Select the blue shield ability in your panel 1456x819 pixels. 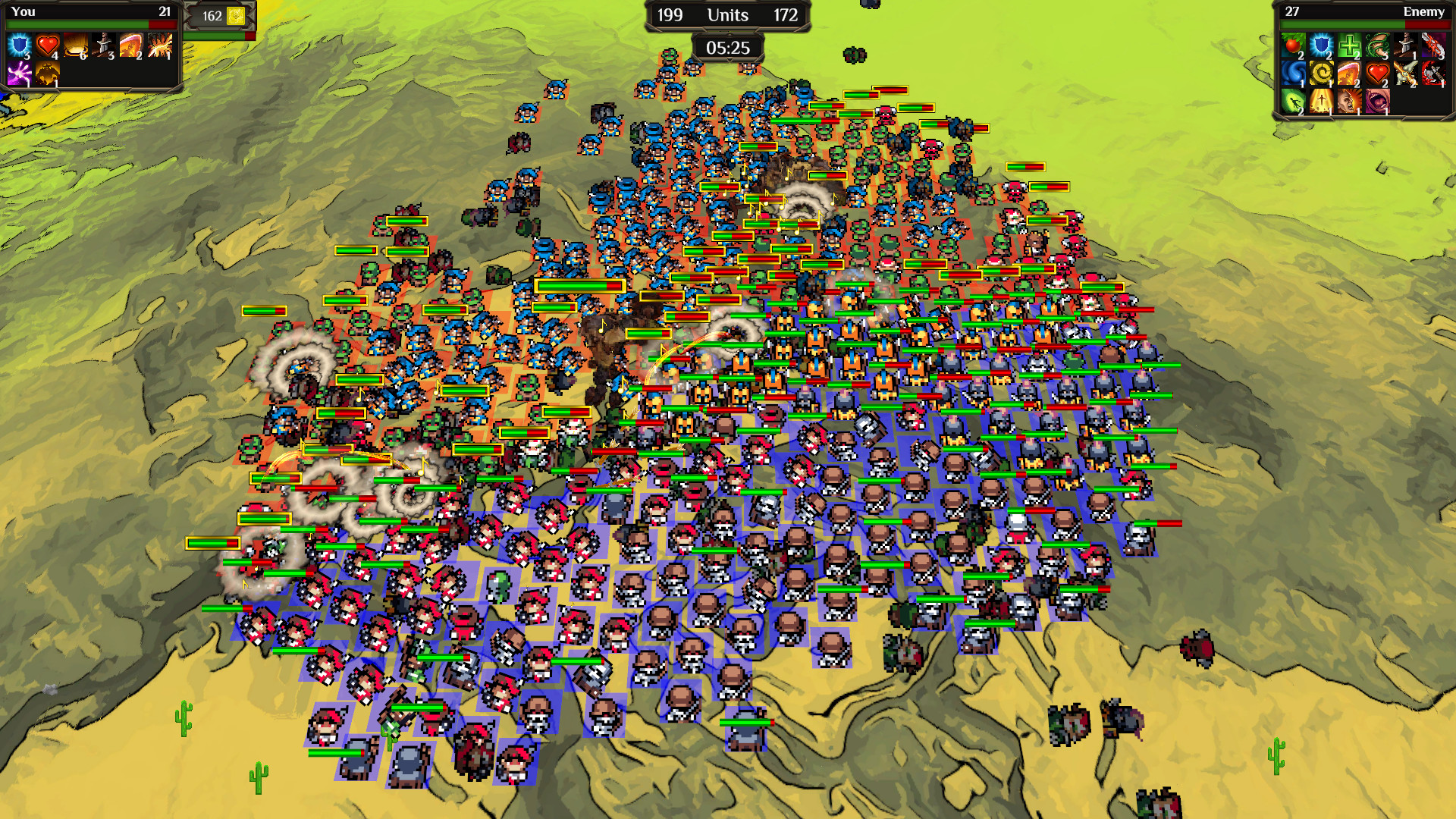pos(20,45)
